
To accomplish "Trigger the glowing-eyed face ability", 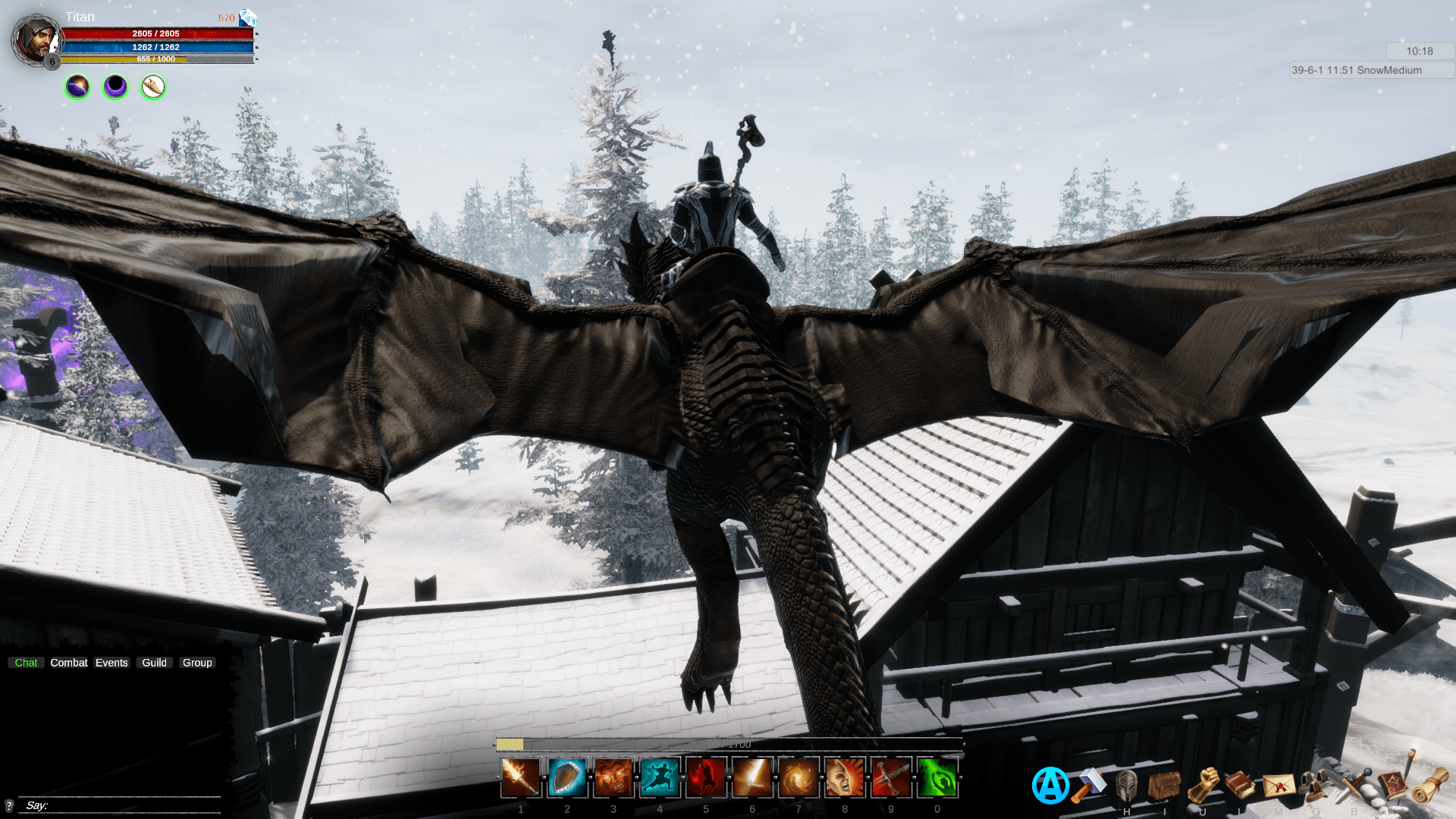I will (613, 778).
